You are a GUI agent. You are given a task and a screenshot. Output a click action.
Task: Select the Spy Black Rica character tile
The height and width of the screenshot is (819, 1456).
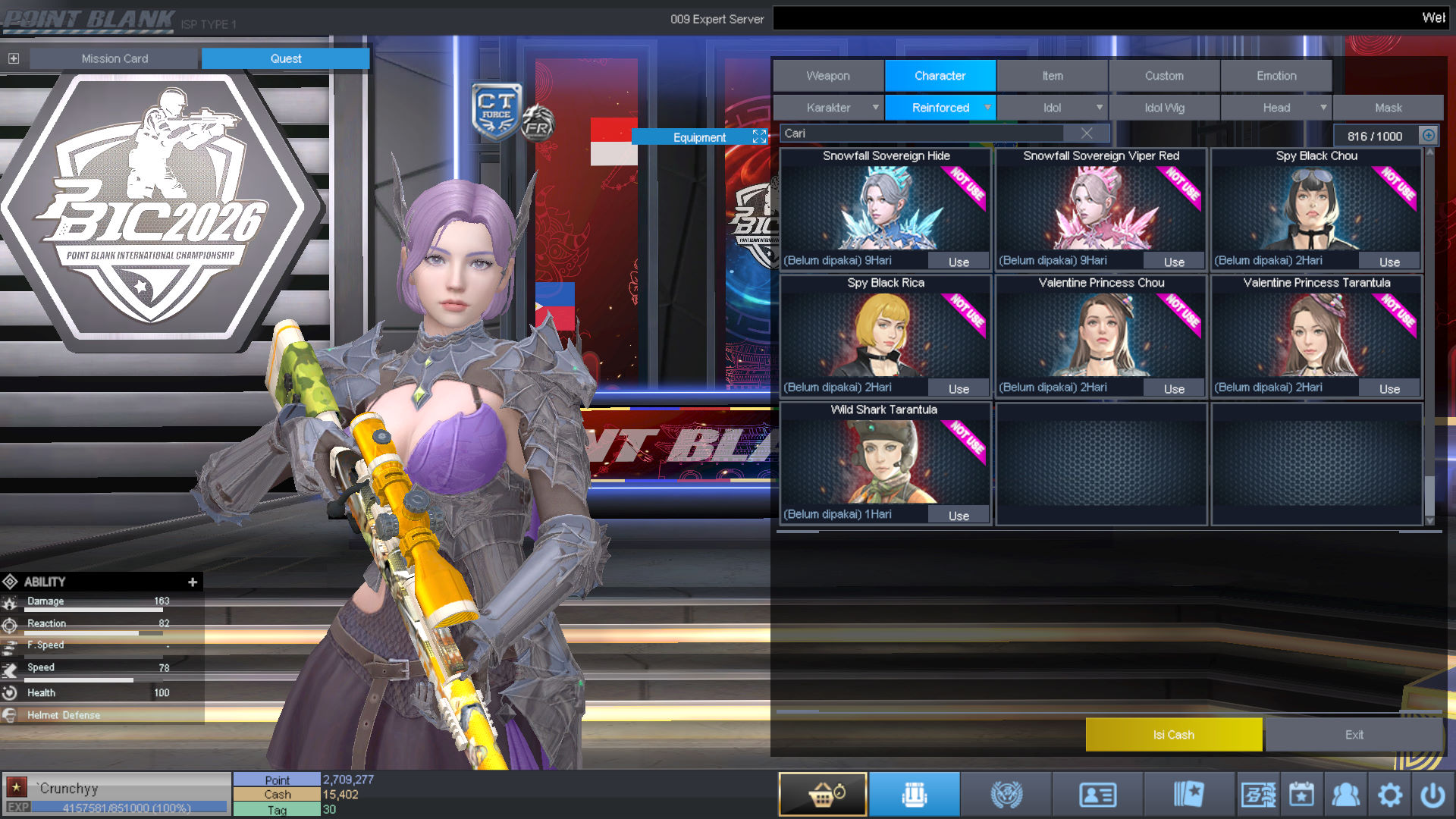click(885, 334)
